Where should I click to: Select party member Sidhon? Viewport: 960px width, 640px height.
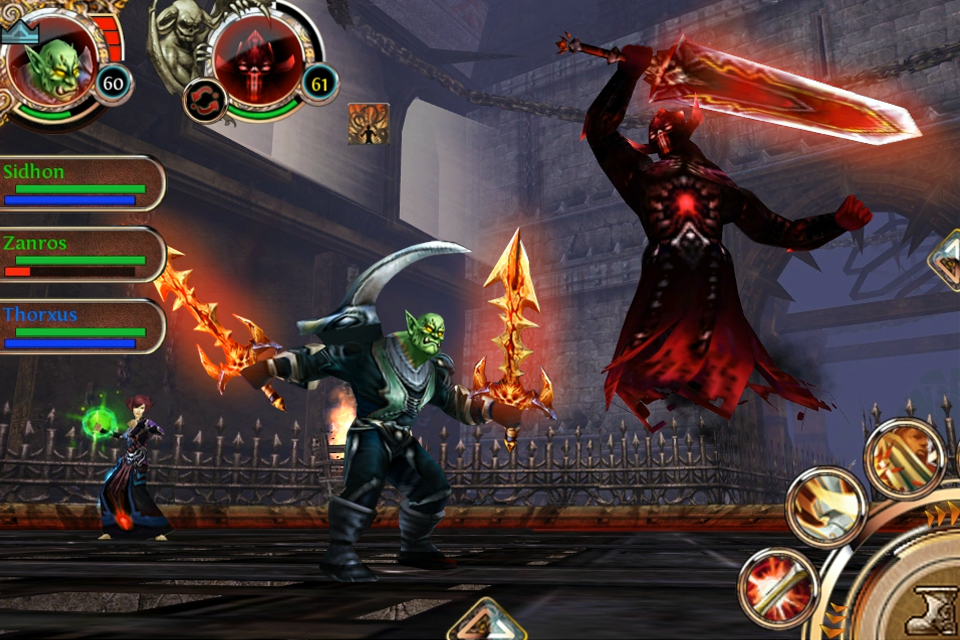[x=80, y=183]
